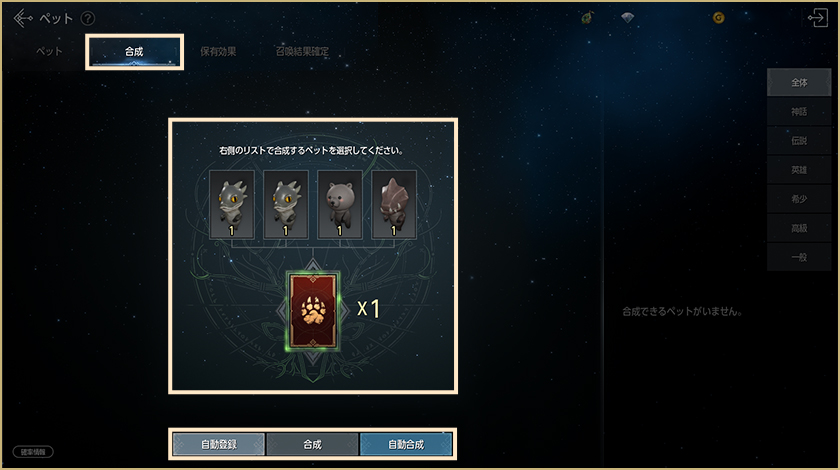
Task: Switch to the ペット tab
Action: [50, 52]
